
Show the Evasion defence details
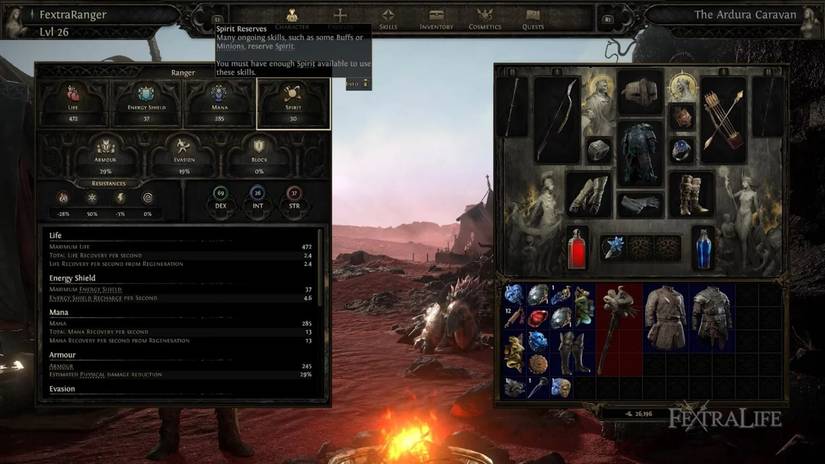[183, 155]
